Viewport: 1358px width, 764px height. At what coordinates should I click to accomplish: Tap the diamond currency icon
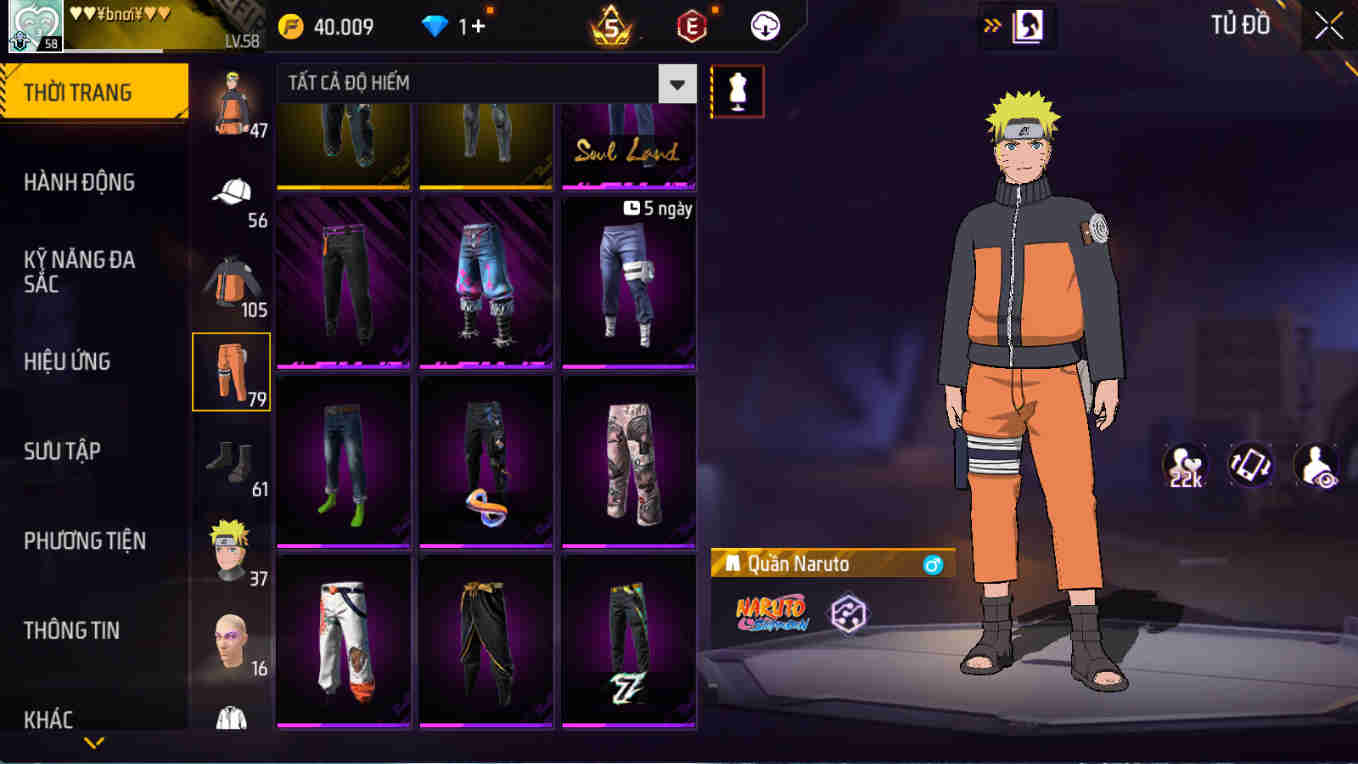point(434,26)
